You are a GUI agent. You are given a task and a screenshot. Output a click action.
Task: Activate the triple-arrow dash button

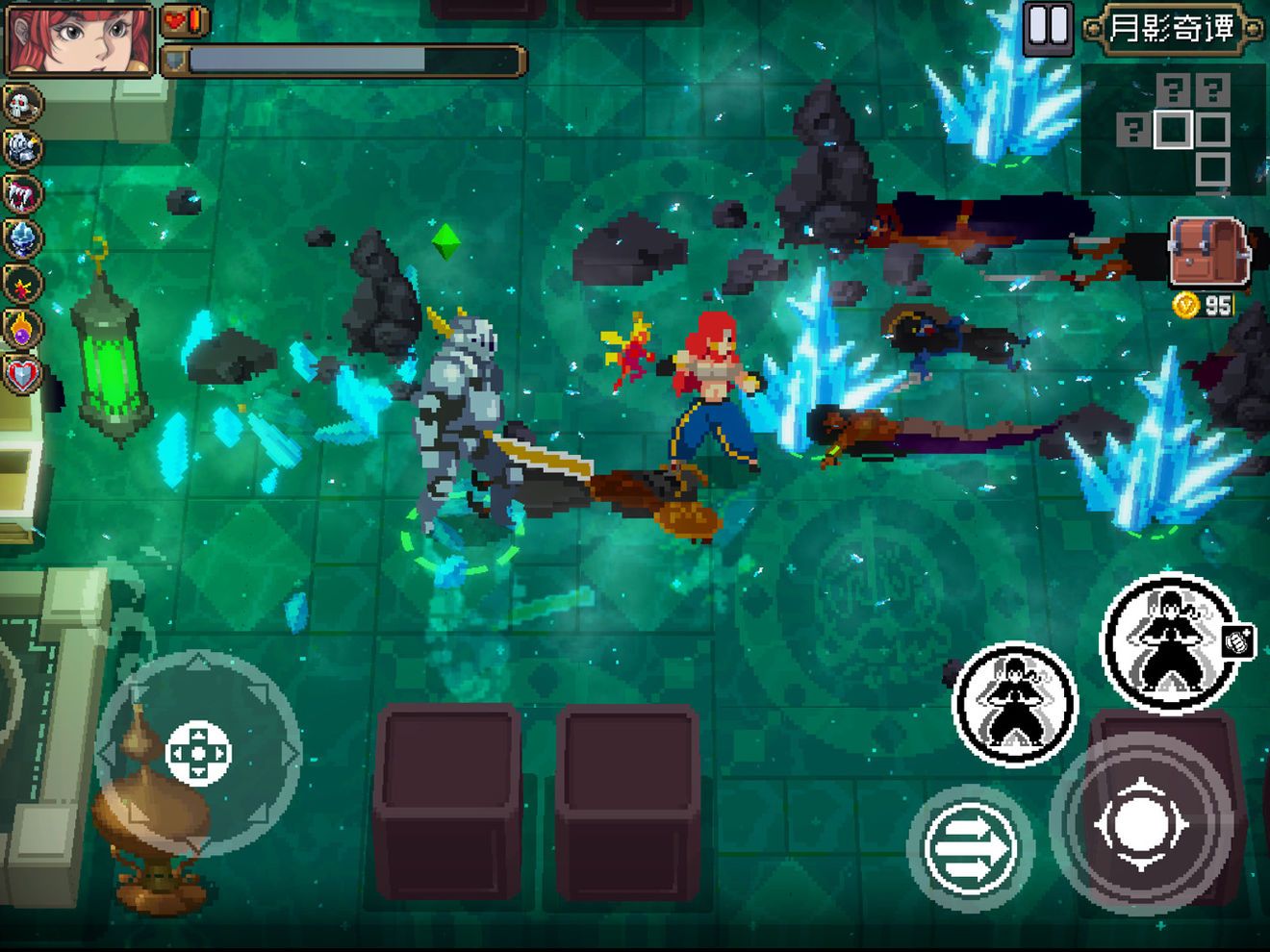[x=970, y=848]
